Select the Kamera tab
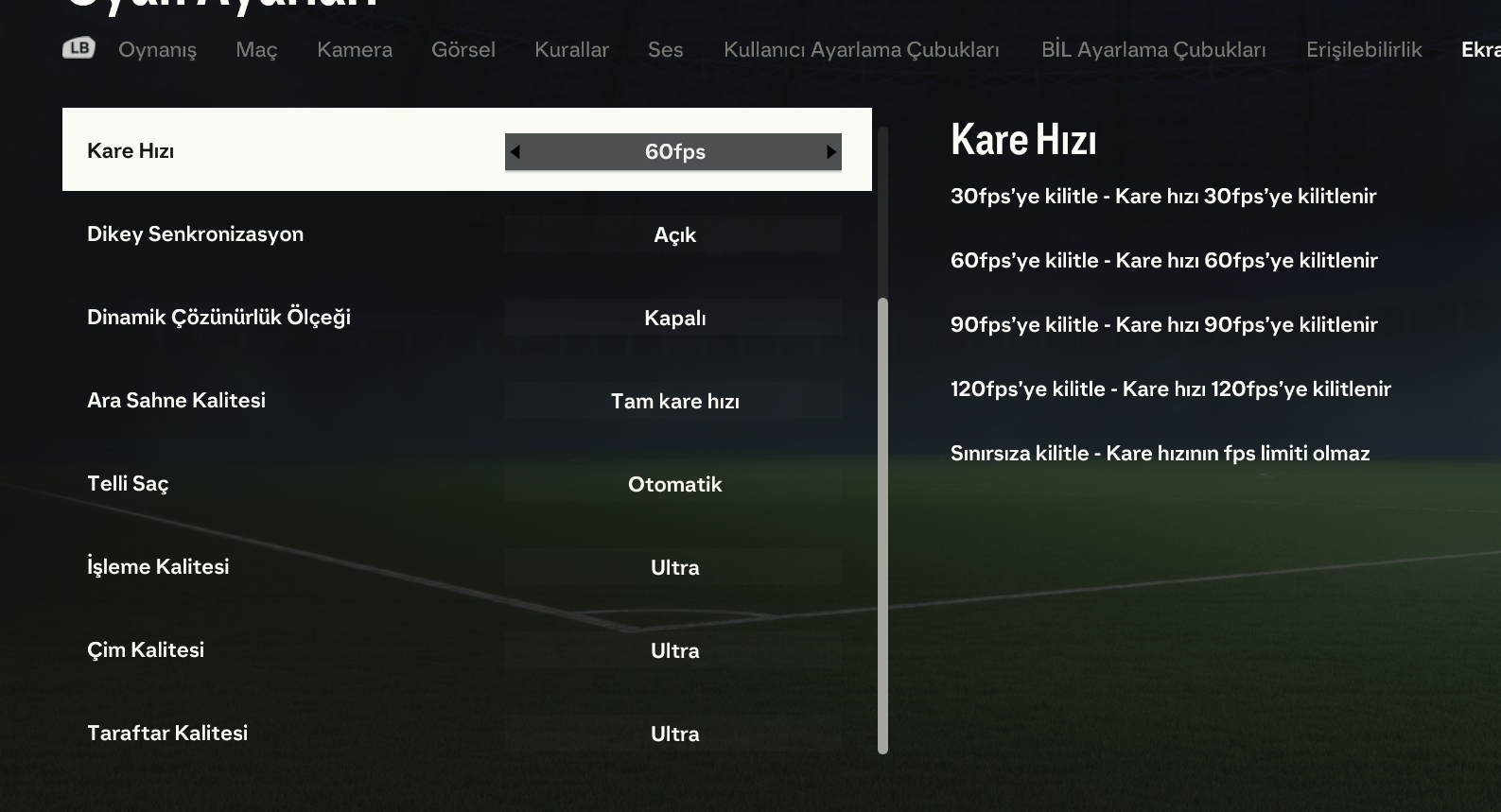 (355, 50)
